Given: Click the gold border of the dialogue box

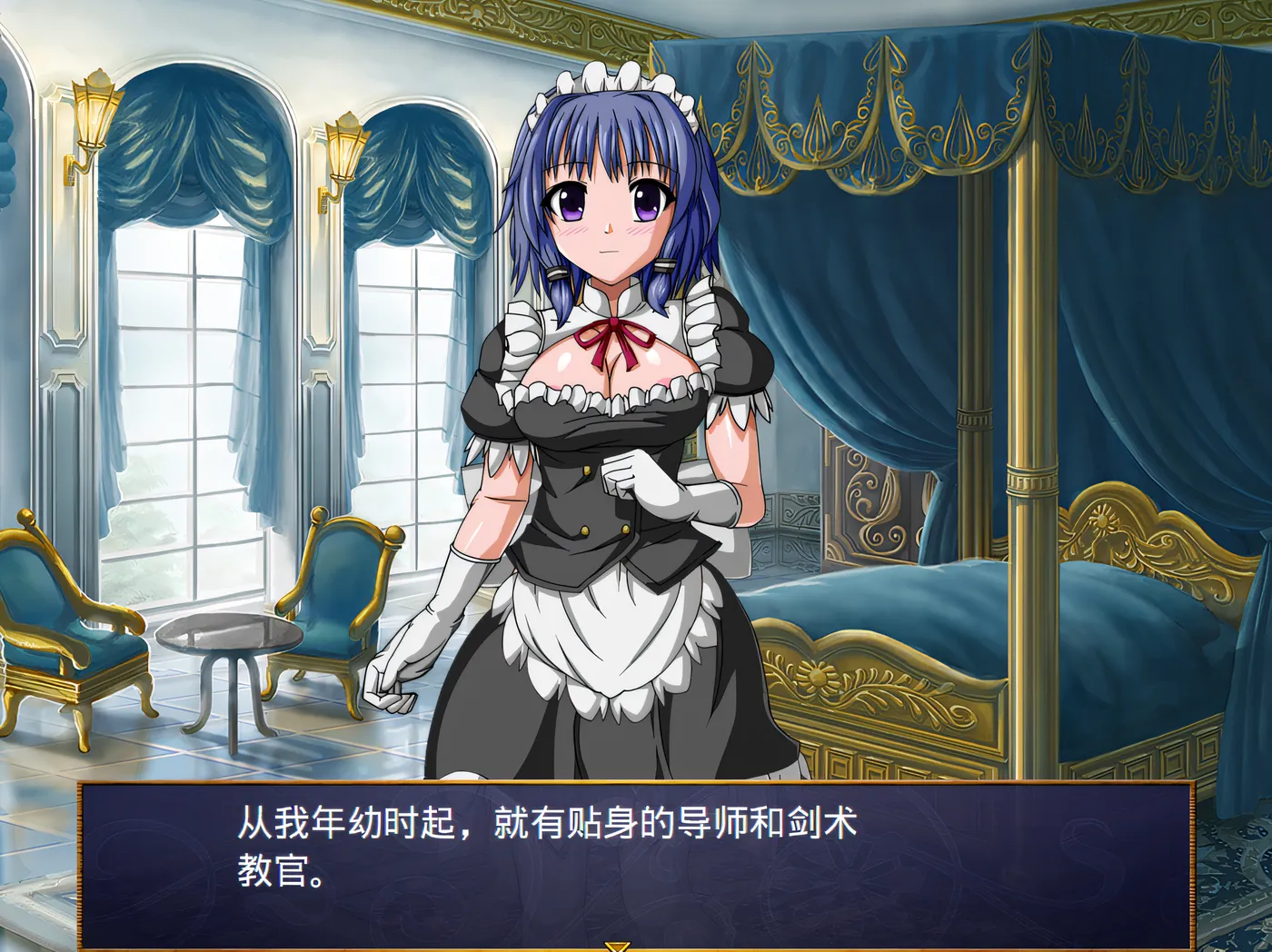Looking at the screenshot, I should pos(636,786).
